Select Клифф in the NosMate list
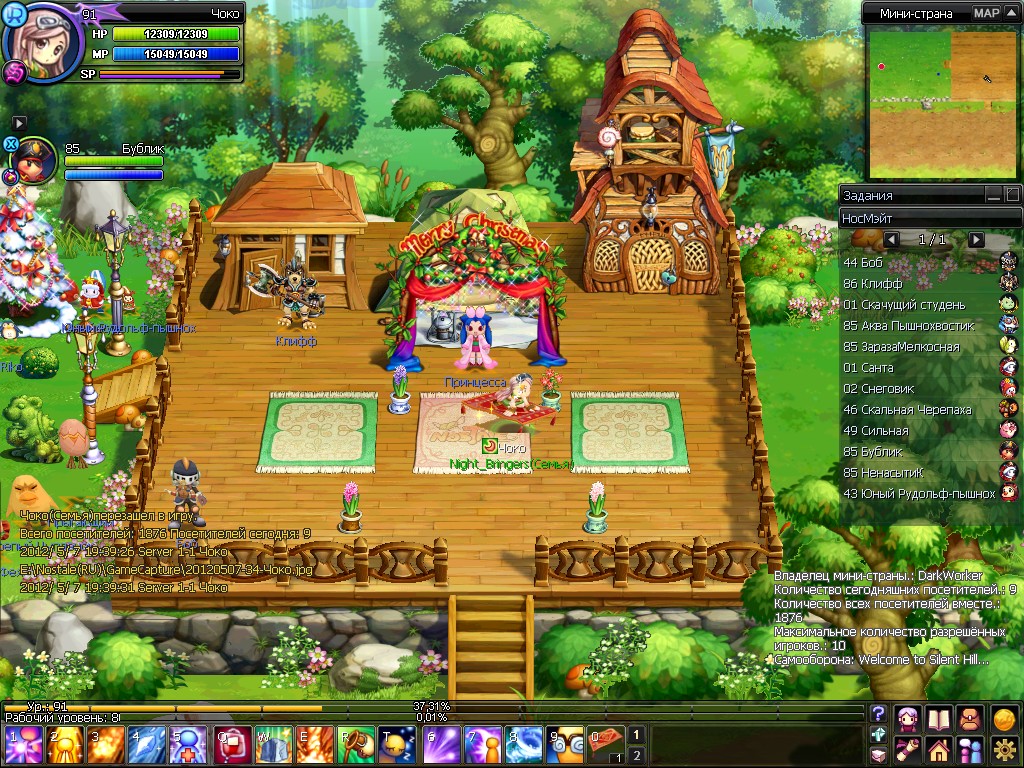Image resolution: width=1024 pixels, height=768 pixels. 873,283
